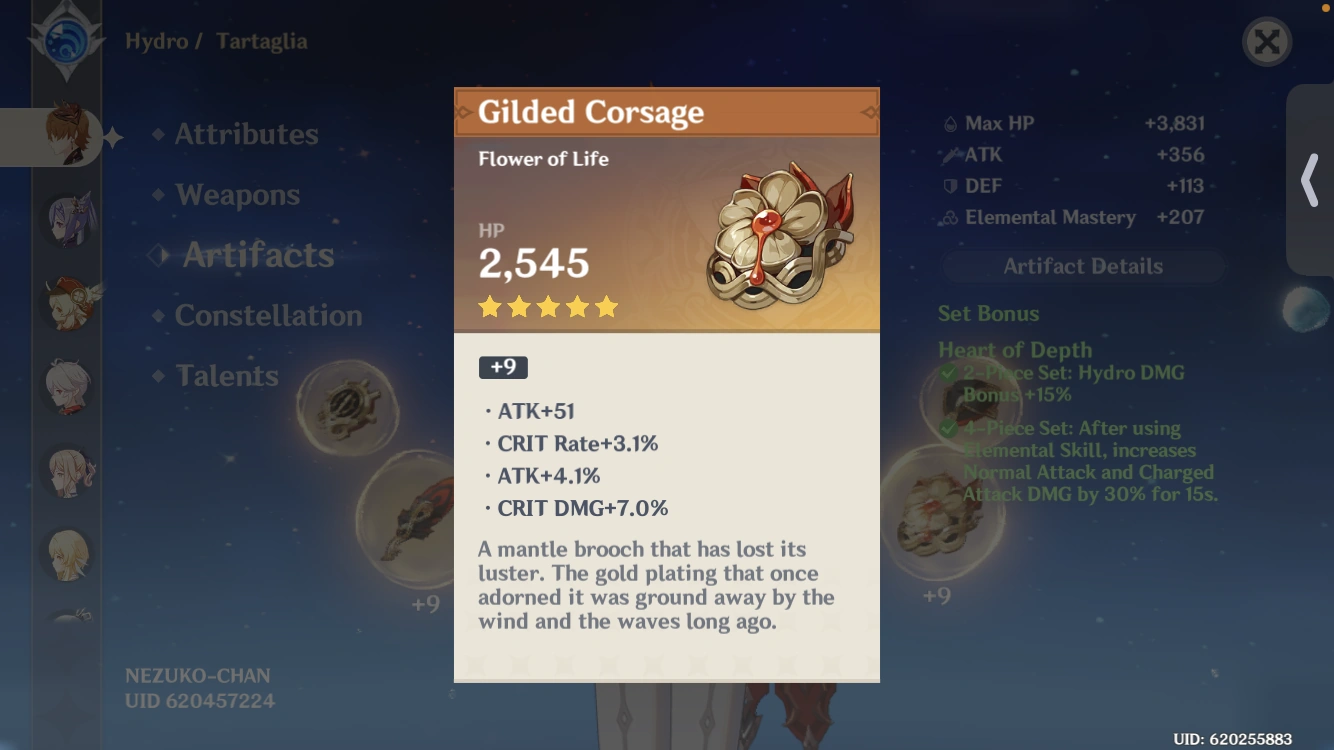Switch to the Weapons section

click(x=237, y=195)
